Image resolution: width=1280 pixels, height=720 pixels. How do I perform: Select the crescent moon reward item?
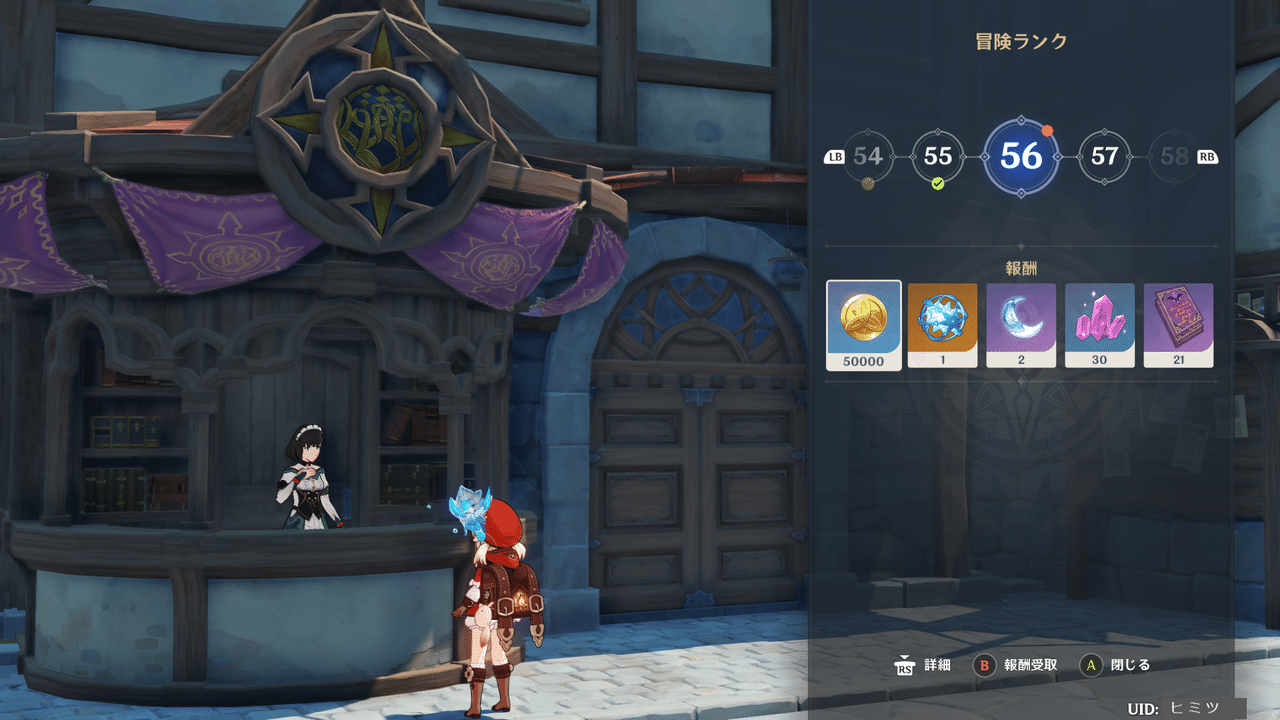1021,325
